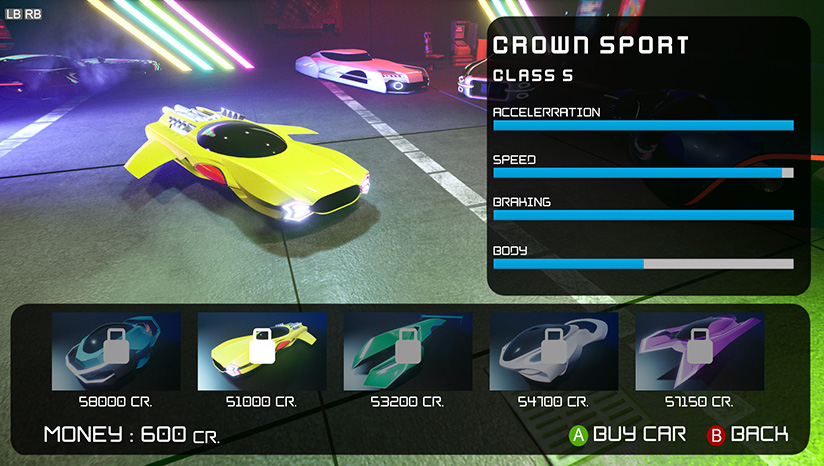Buy the Crown Sport car

point(628,435)
